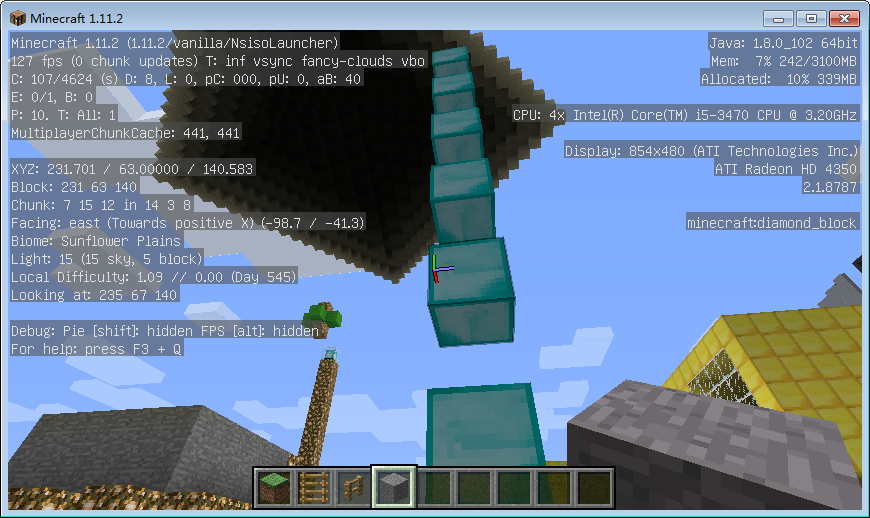
Task: Close the Minecraft window
Action: coord(842,18)
